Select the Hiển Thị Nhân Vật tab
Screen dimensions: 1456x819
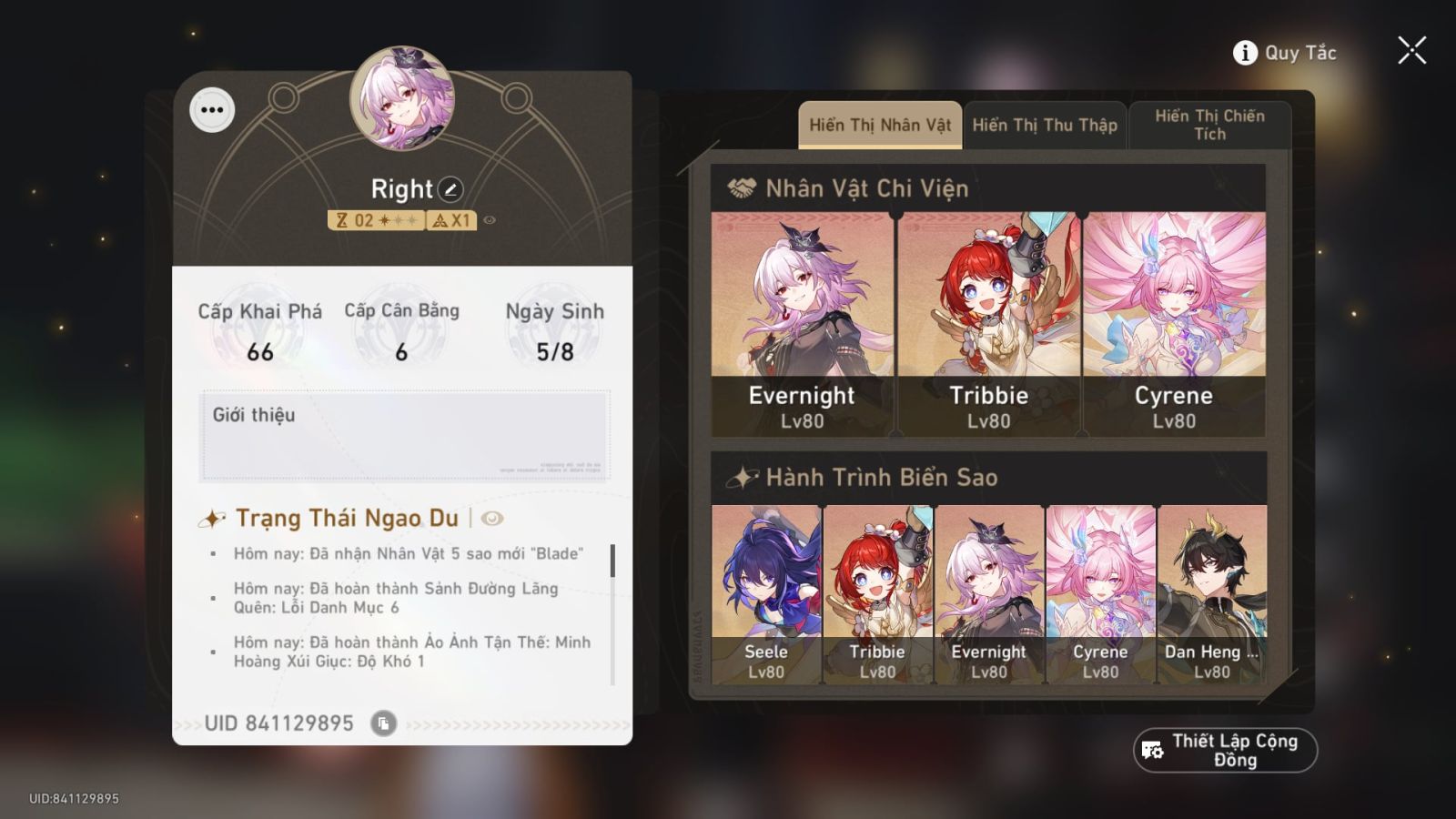click(878, 125)
